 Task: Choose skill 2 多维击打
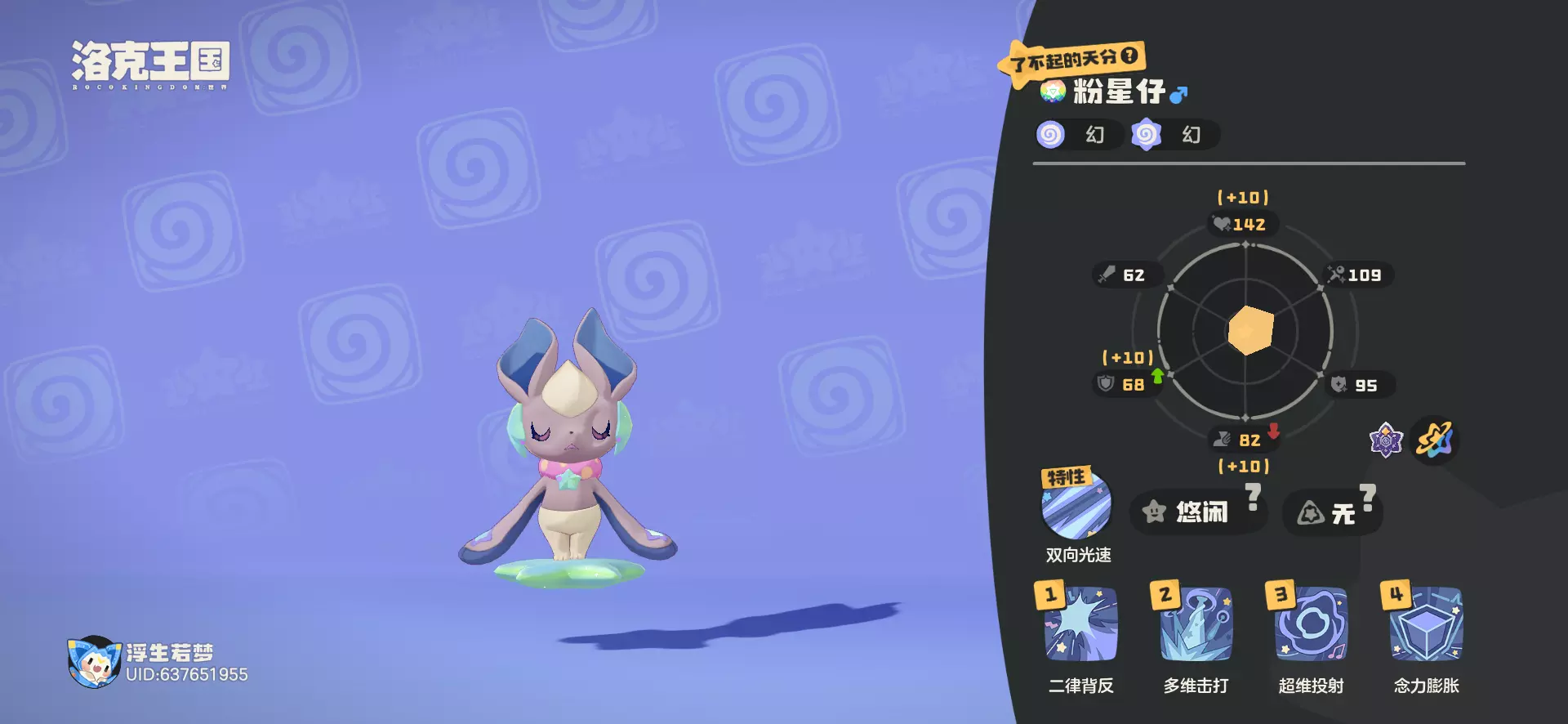[x=1196, y=626]
